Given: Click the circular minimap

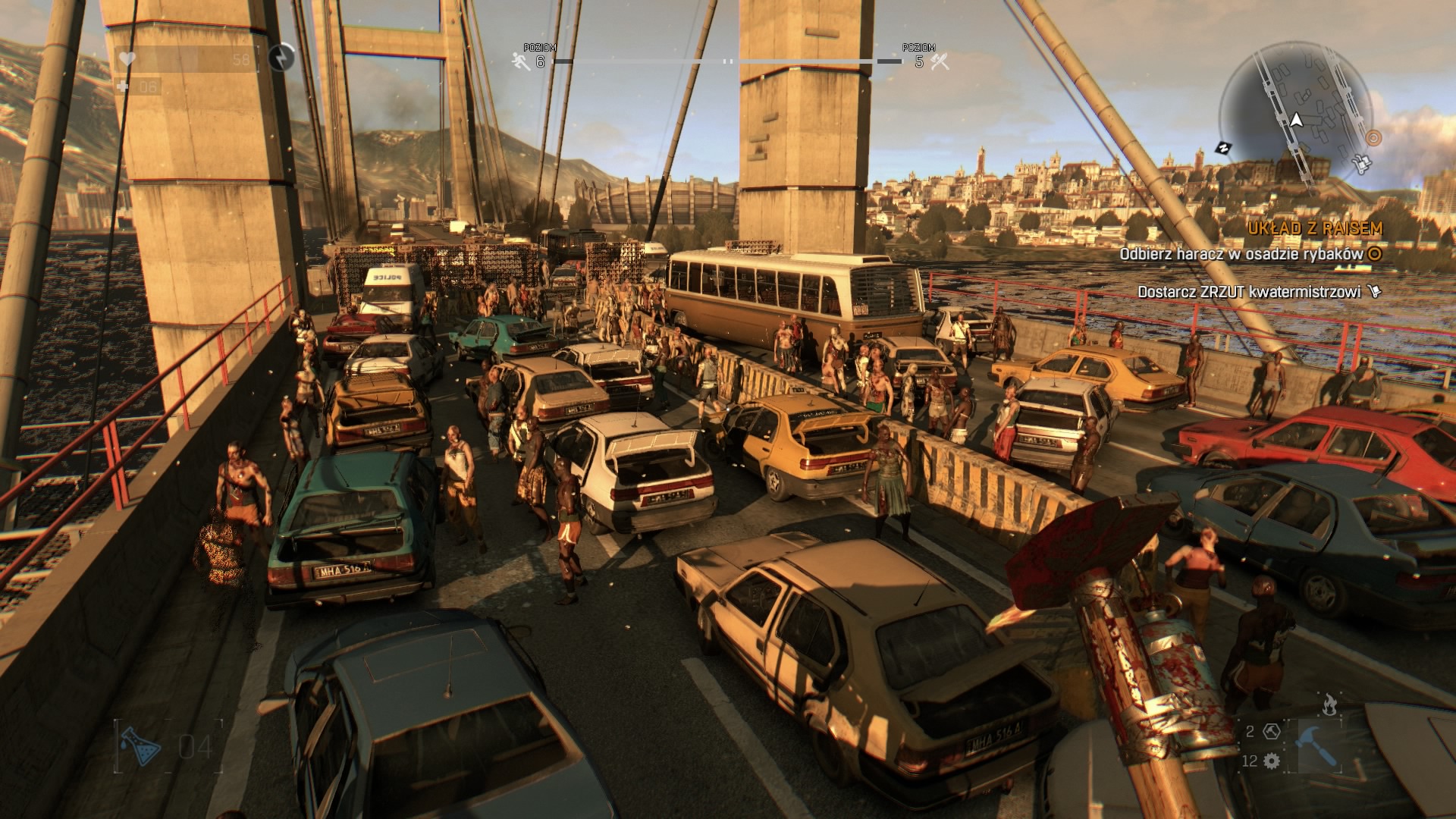Looking at the screenshot, I should pos(1297,114).
